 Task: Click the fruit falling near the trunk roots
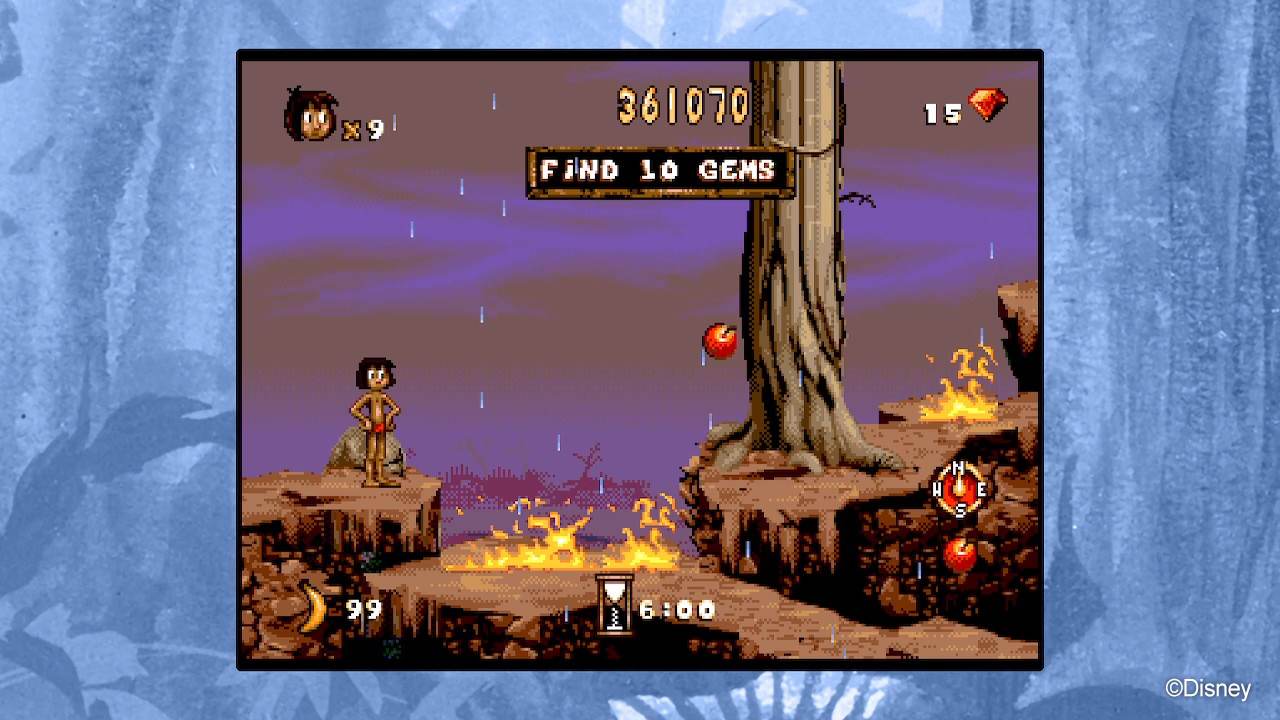click(x=718, y=342)
